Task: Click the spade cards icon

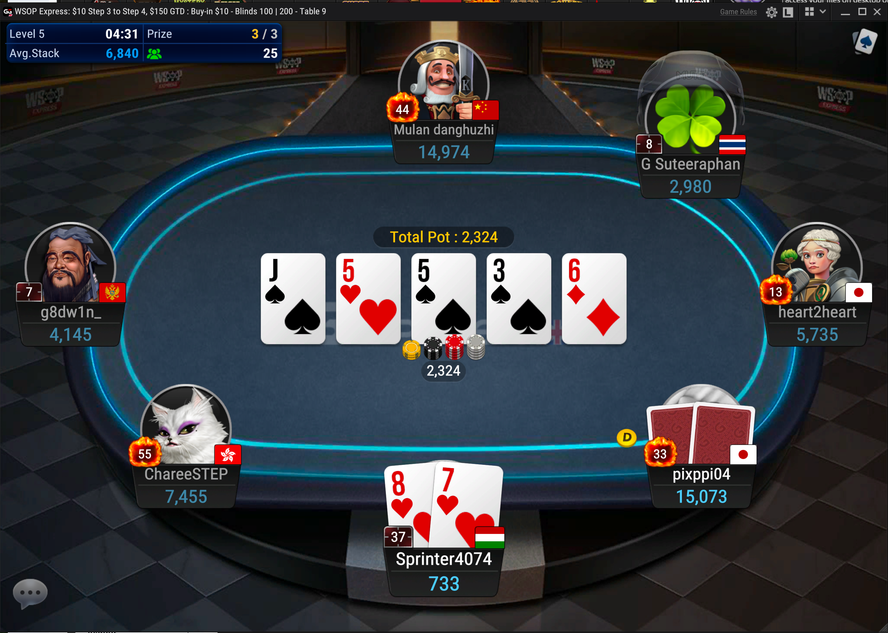Action: tap(864, 41)
